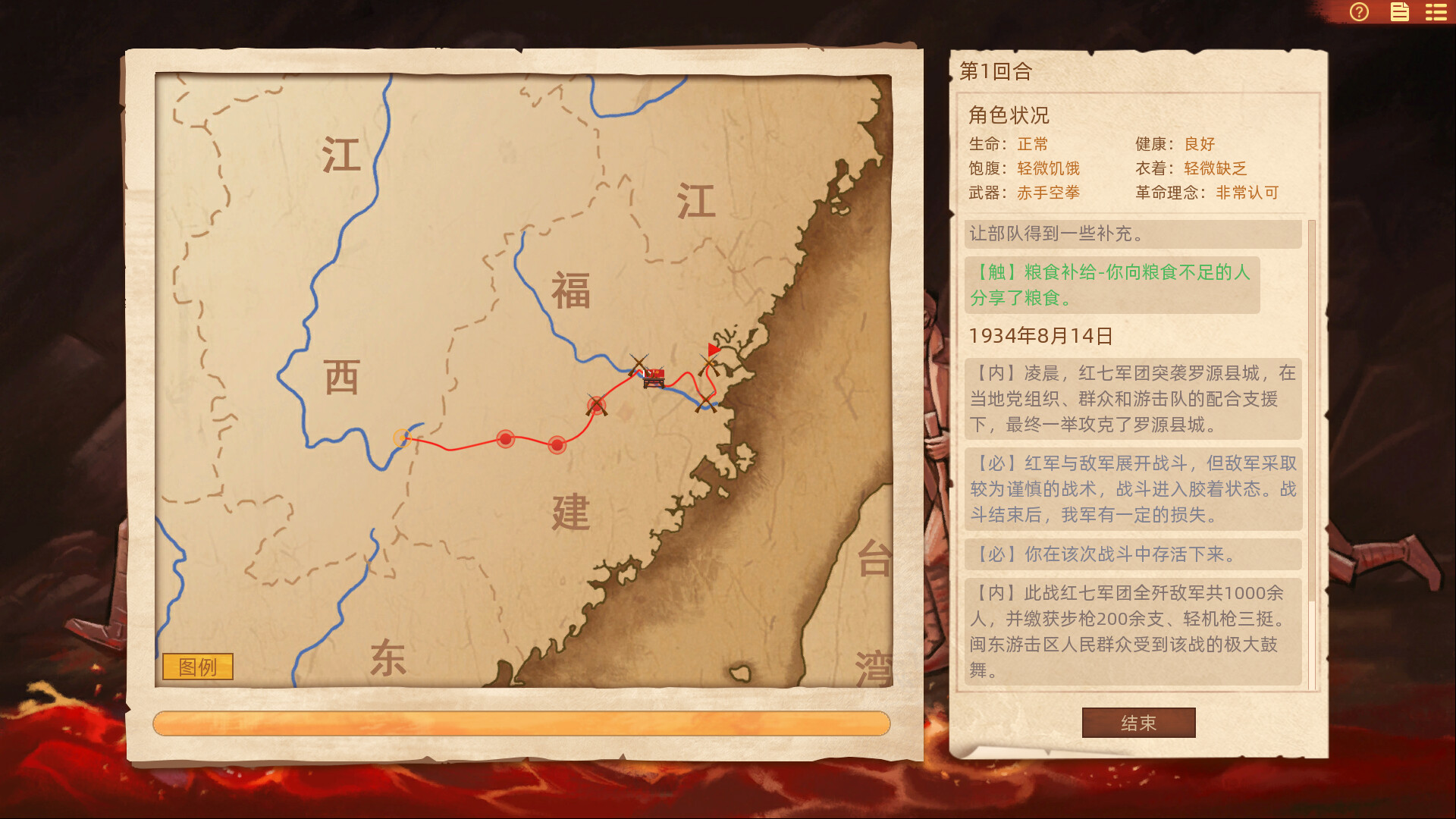
Task: Select the battle marker with red circle on the route
Action: (x=596, y=405)
